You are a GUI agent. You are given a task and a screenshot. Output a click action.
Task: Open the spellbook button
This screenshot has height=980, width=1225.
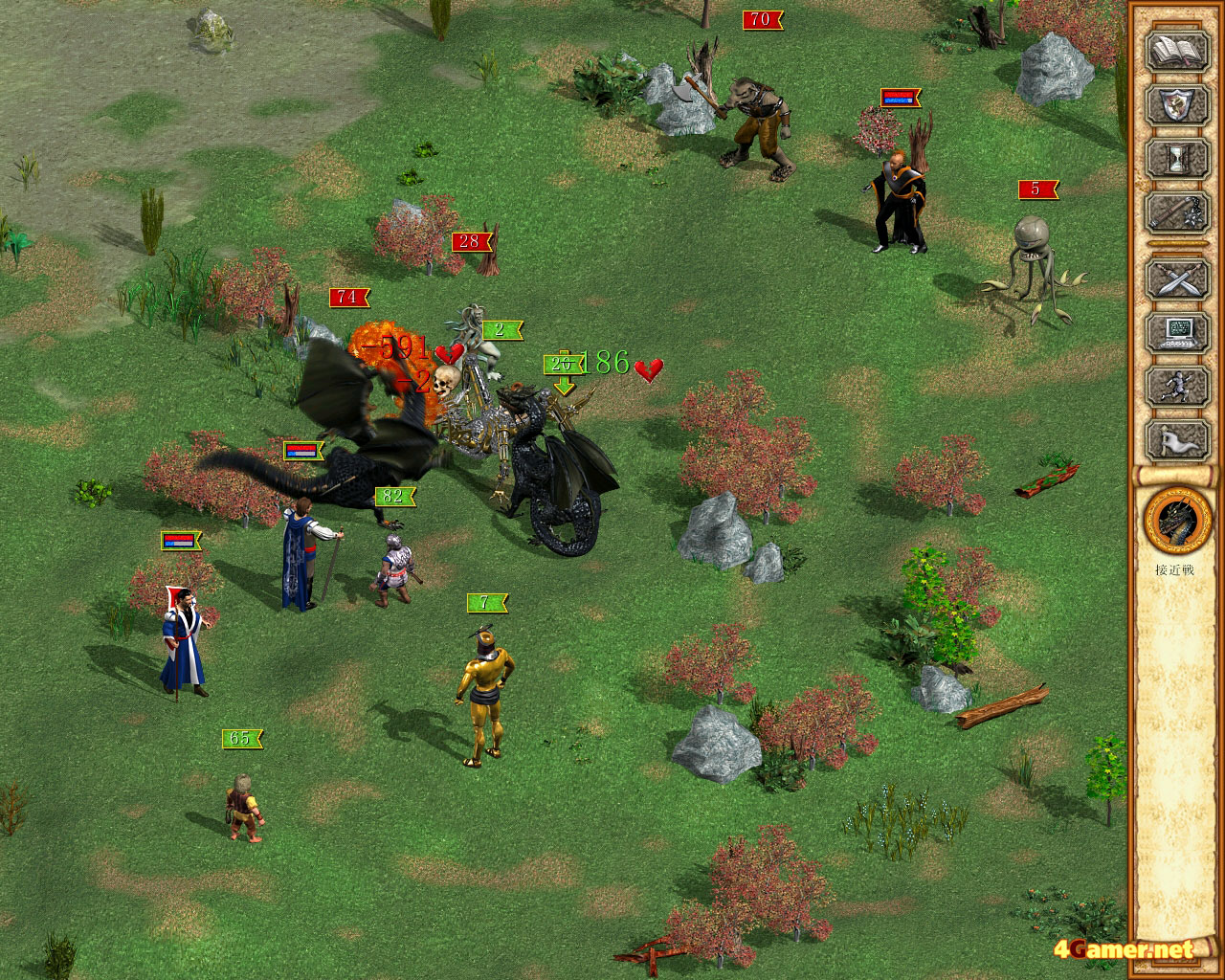click(1176, 52)
